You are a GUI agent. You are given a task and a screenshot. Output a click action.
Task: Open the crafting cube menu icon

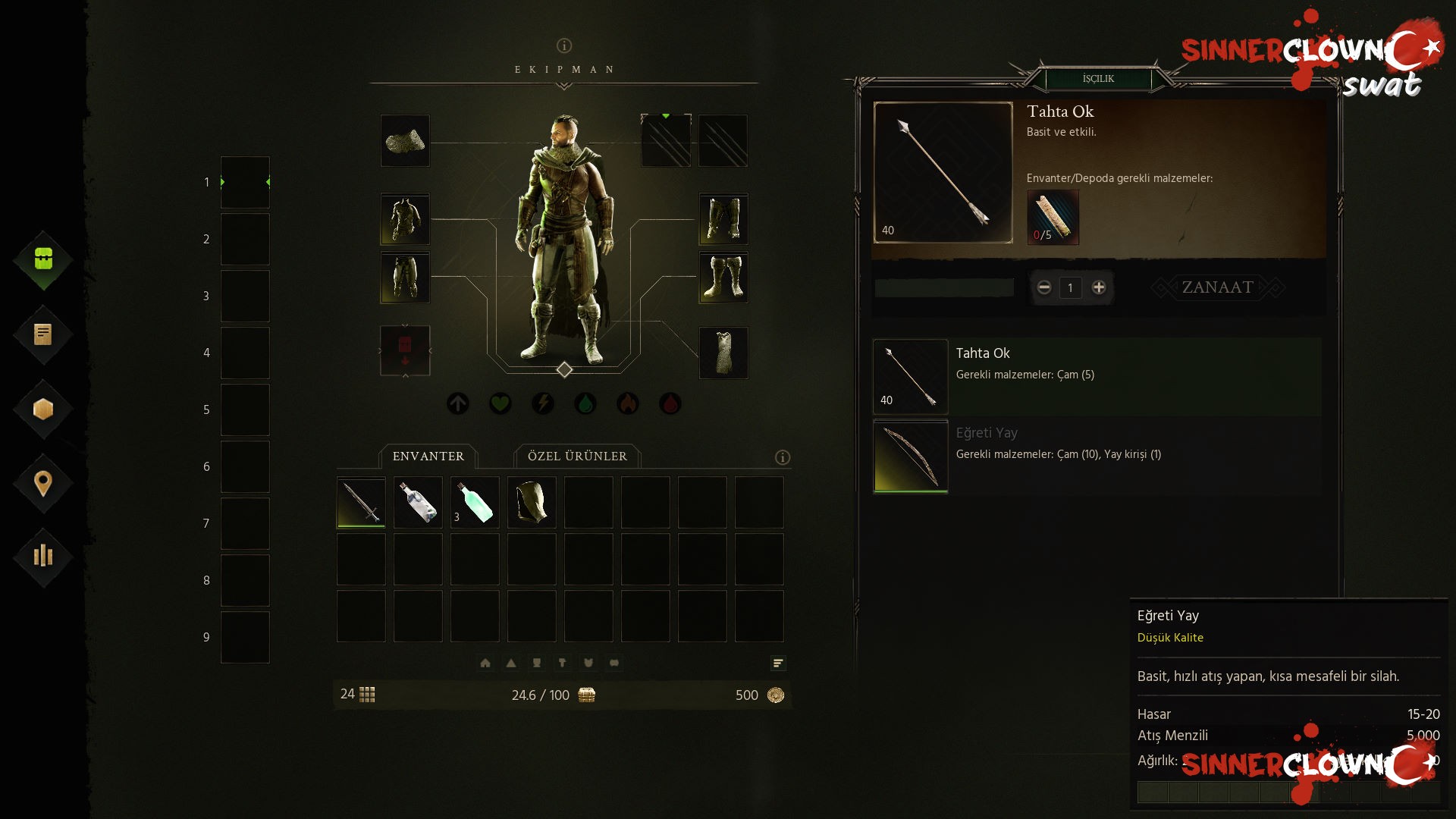pyautogui.click(x=43, y=409)
